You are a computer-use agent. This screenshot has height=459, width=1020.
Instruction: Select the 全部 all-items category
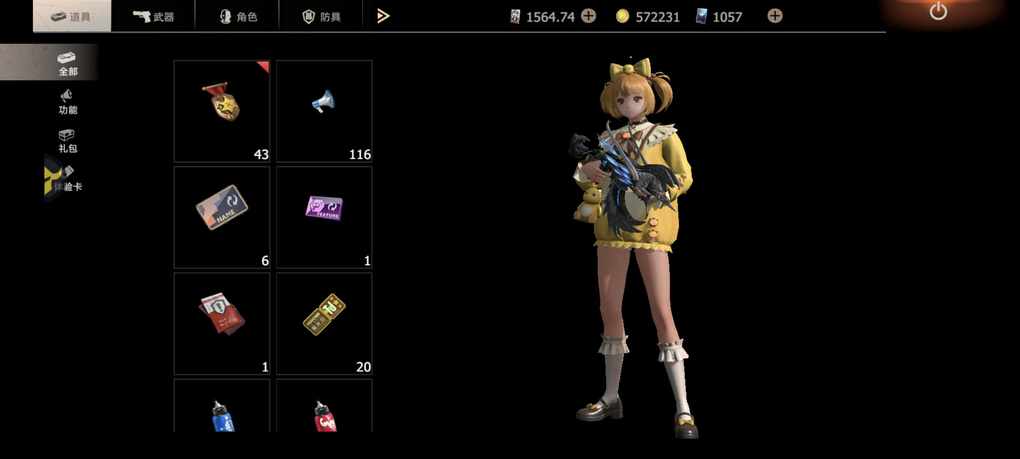(x=67, y=63)
